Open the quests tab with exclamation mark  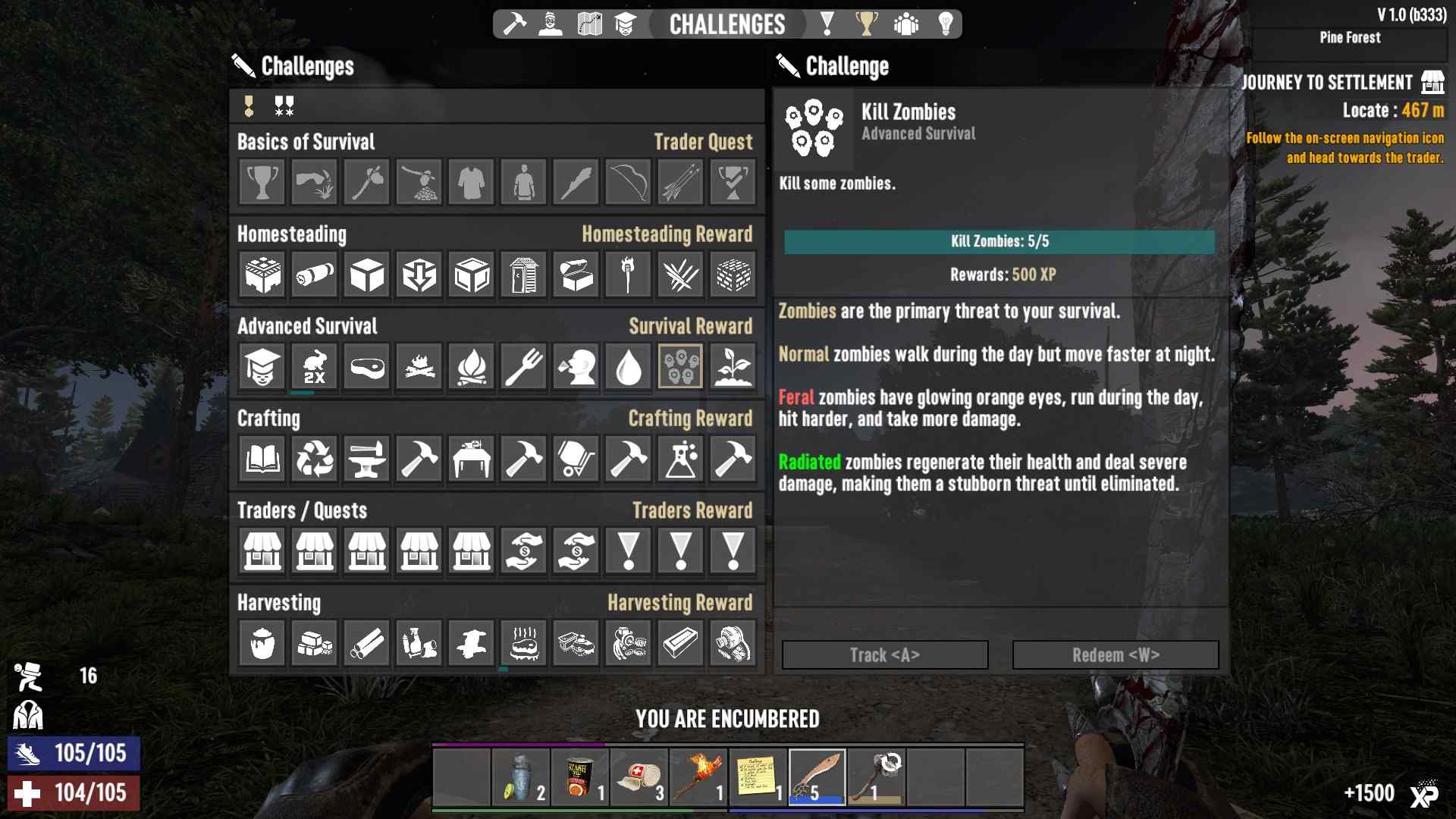pos(827,24)
